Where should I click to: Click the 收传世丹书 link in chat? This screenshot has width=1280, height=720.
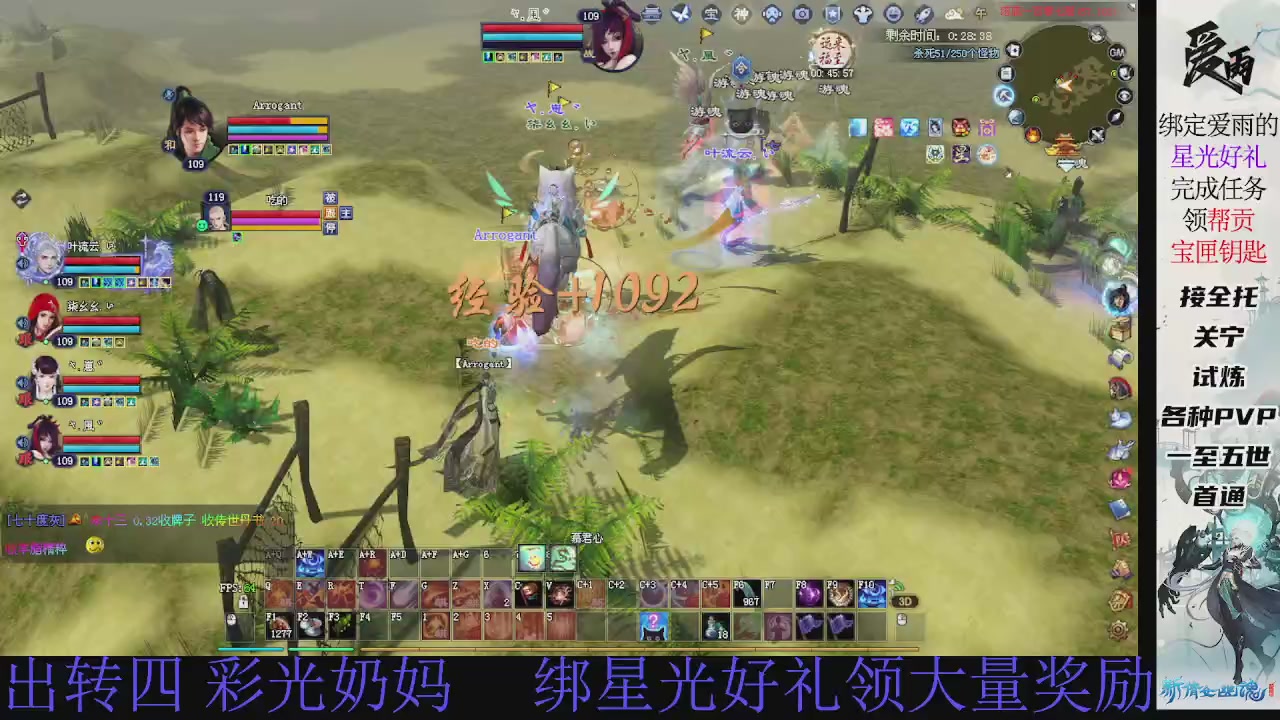coord(232,521)
